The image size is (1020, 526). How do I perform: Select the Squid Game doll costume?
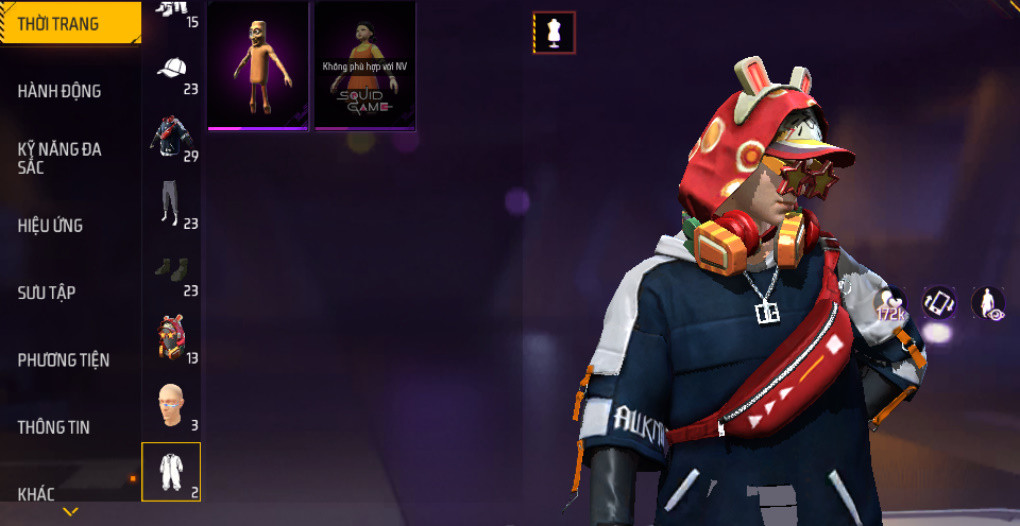point(365,65)
